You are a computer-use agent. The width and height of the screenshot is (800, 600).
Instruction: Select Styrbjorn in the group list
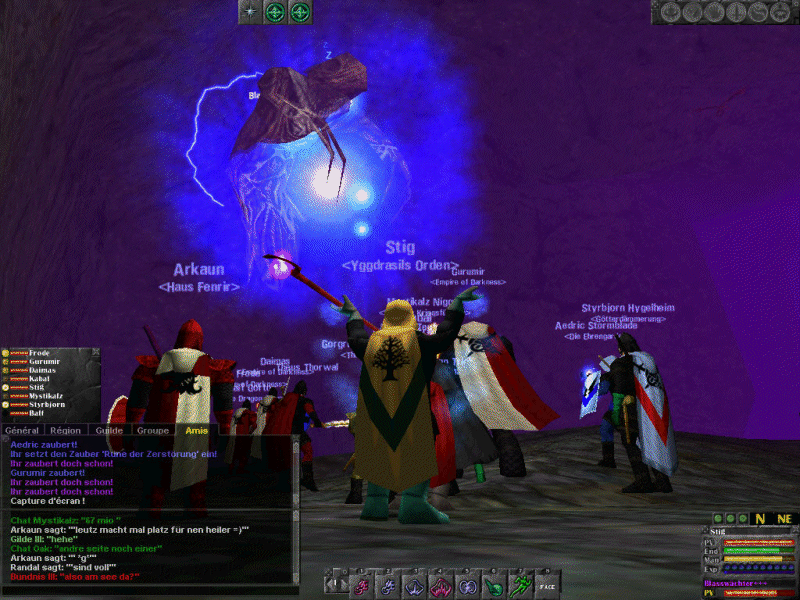[x=46, y=404]
